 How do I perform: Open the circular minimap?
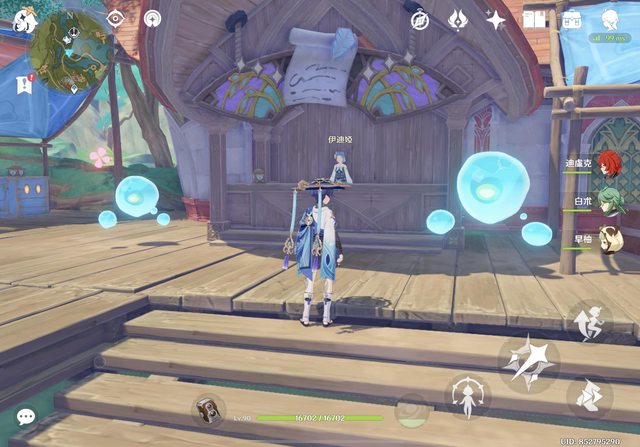[x=70, y=53]
